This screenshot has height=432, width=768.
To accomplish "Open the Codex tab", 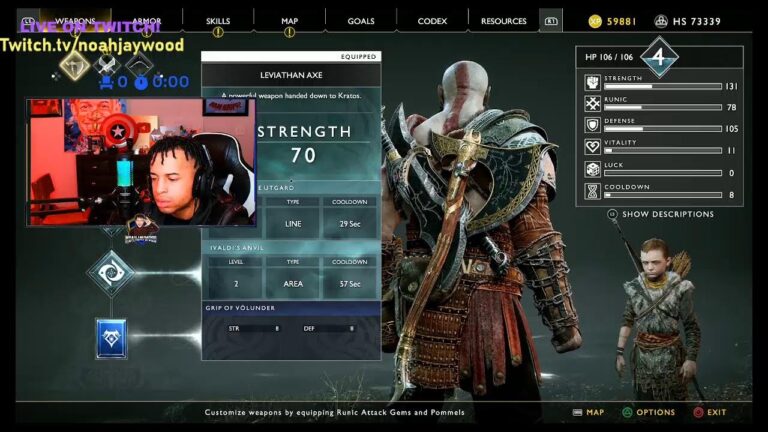I will point(432,21).
